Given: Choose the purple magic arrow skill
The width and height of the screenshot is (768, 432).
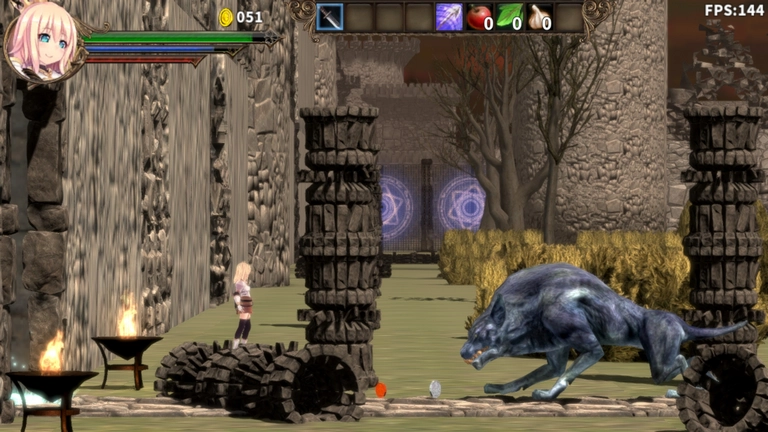Looking at the screenshot, I should pyautogui.click(x=449, y=17).
